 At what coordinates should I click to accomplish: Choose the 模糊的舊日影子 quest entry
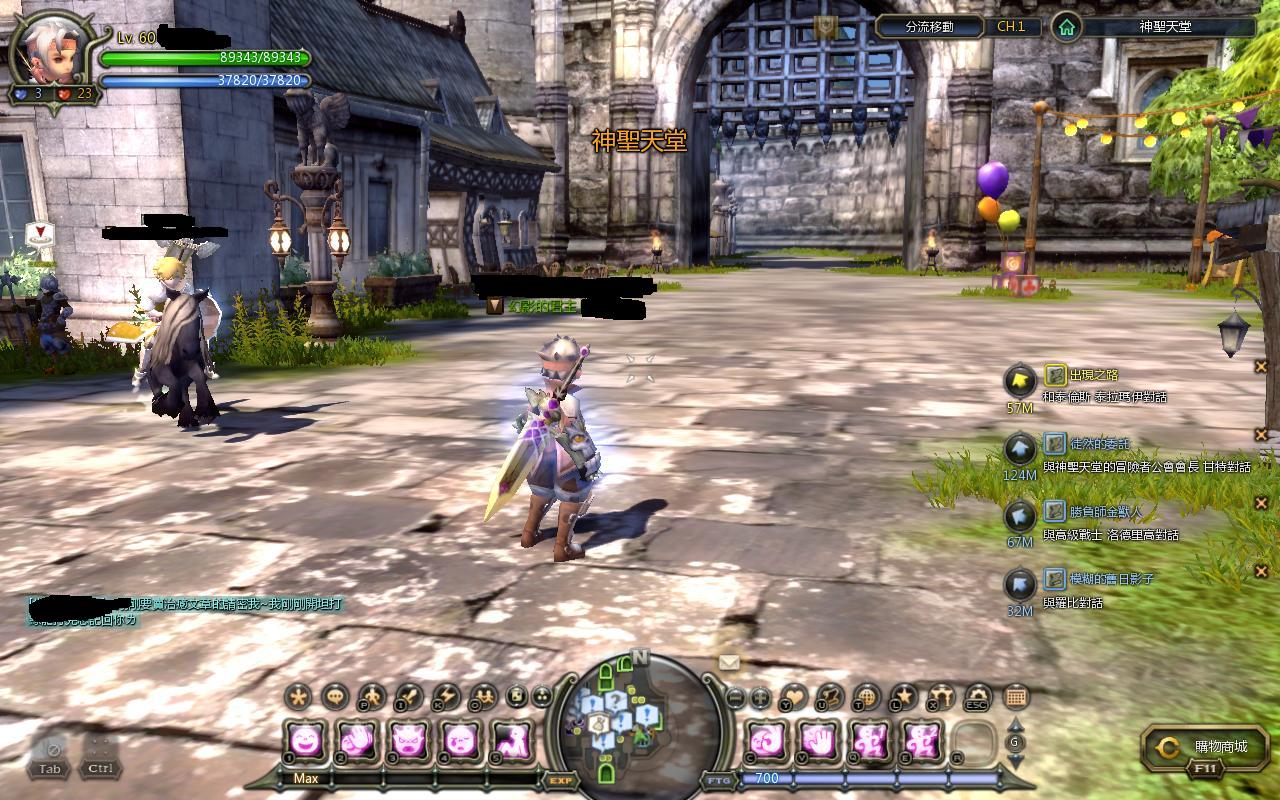[1112, 578]
